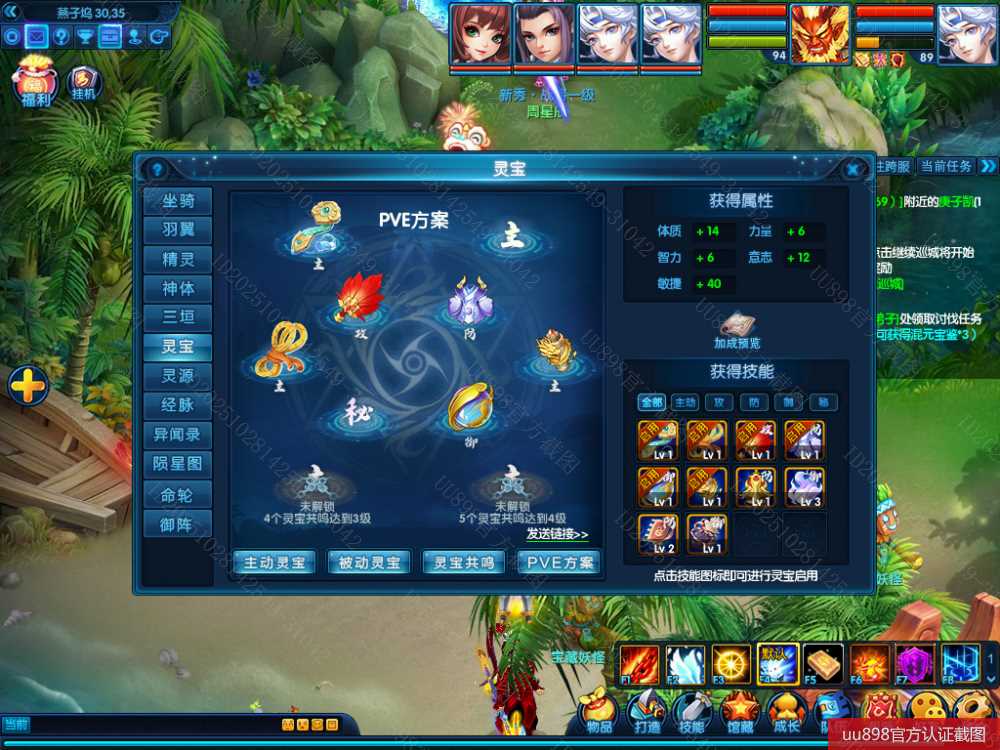The height and width of the screenshot is (750, 1000).
Task: Go to the 陨星图 tab
Action: click(178, 464)
